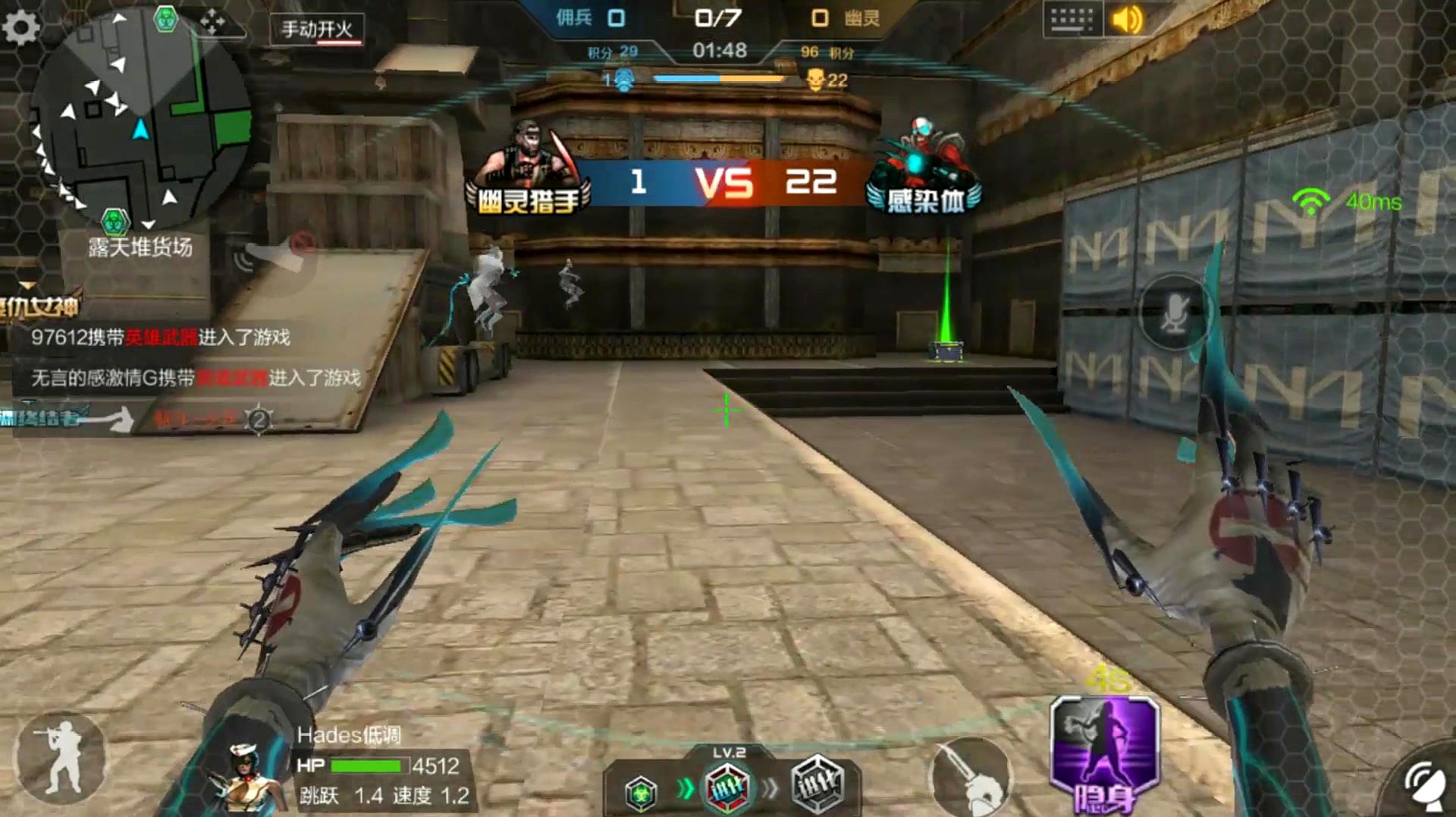Toggle the speaker sound icon
Image resolution: width=1456 pixels, height=817 pixels.
coord(1126,20)
